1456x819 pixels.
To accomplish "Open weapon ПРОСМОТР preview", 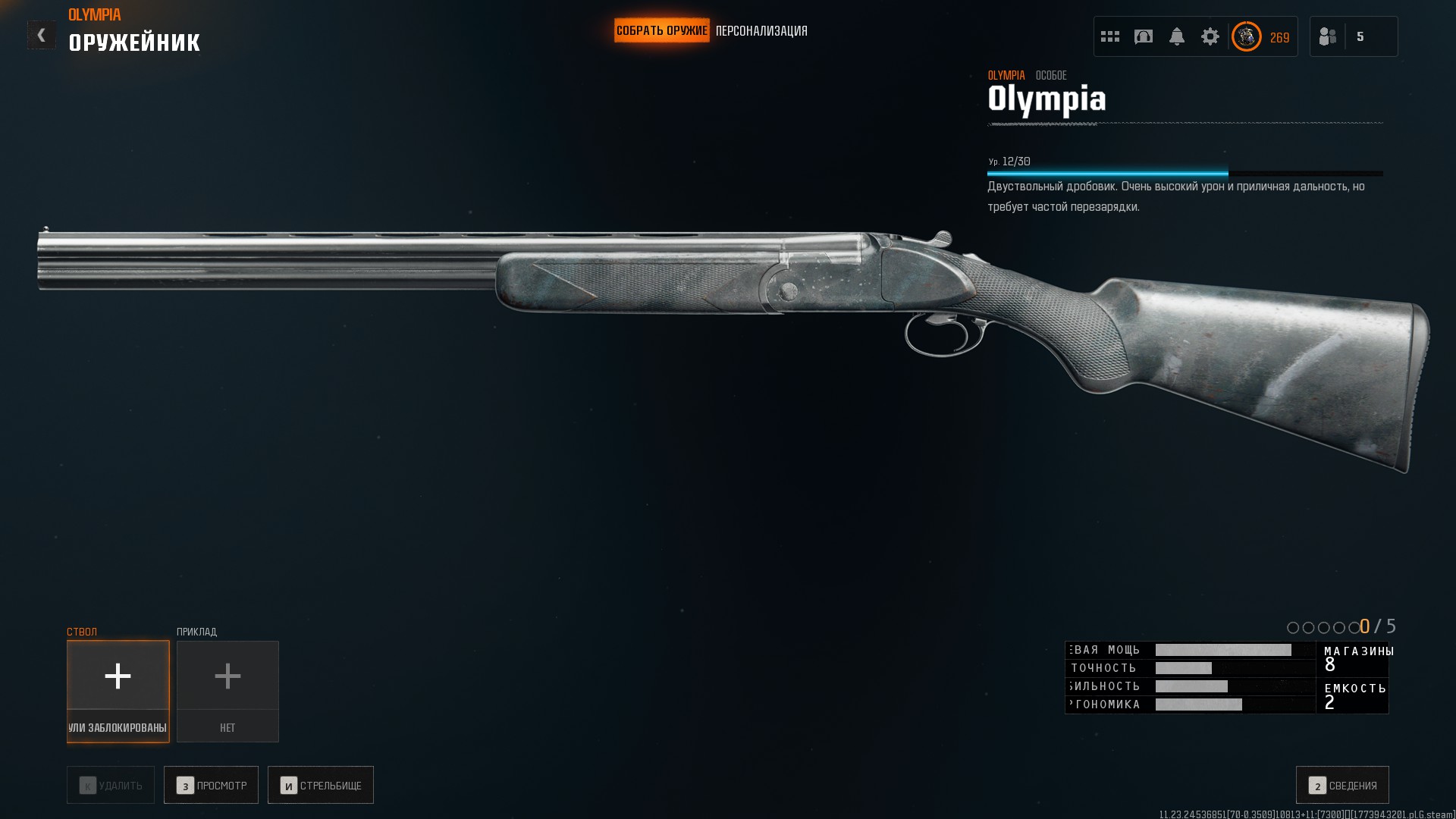I will pyautogui.click(x=211, y=785).
